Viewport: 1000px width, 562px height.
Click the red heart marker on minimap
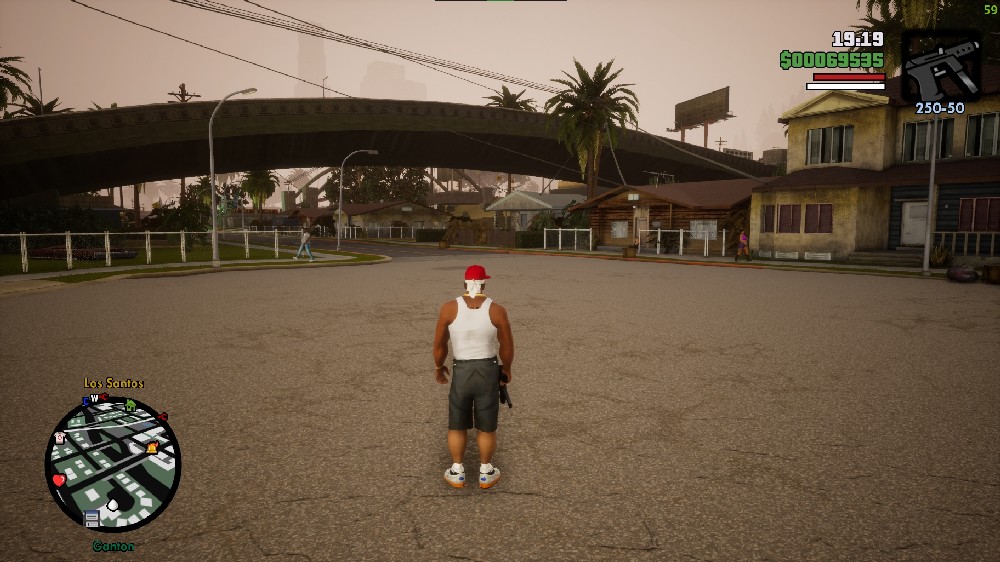59,480
